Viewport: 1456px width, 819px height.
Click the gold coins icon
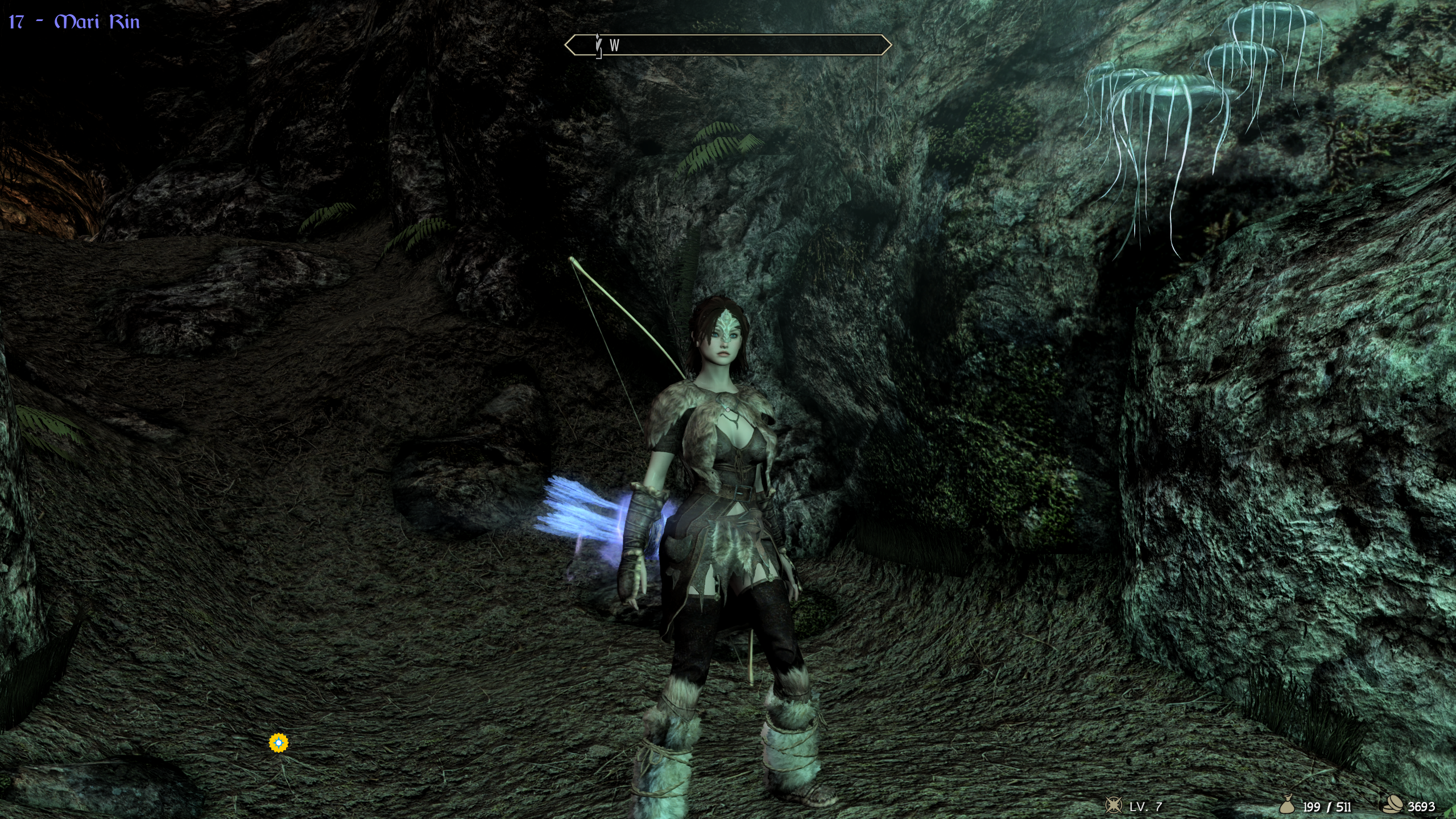(x=1394, y=805)
